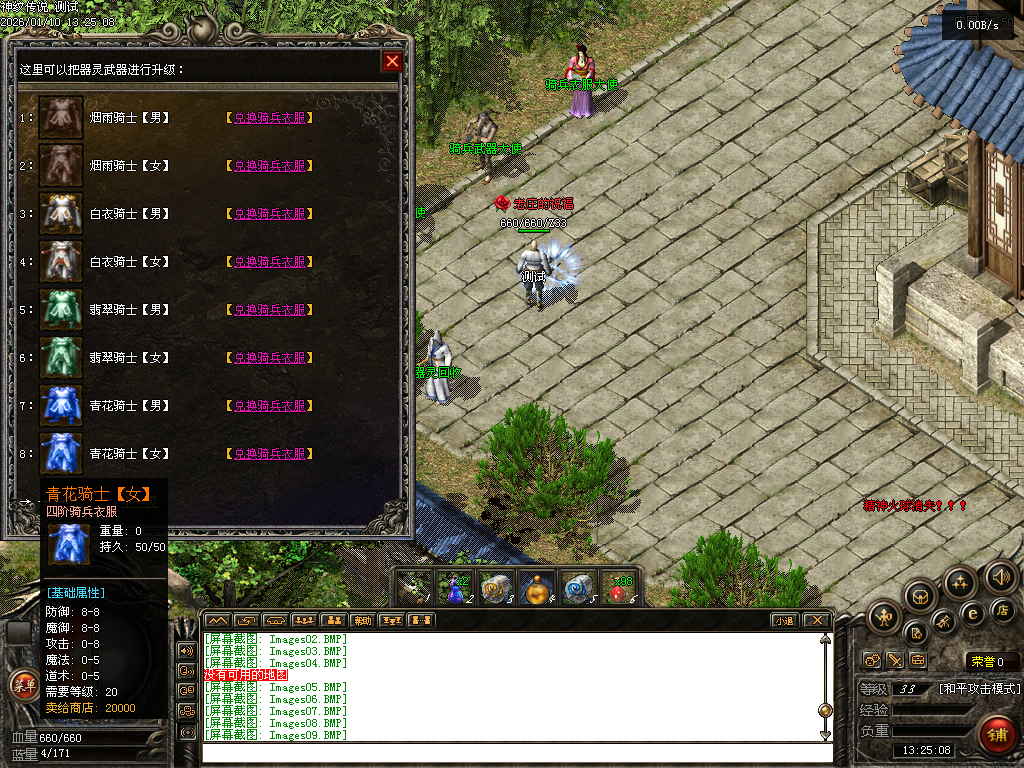The height and width of the screenshot is (768, 1024).
Task: Exchange for 白衣骑士【女】 cavalry clothes
Action: pyautogui.click(x=270, y=262)
